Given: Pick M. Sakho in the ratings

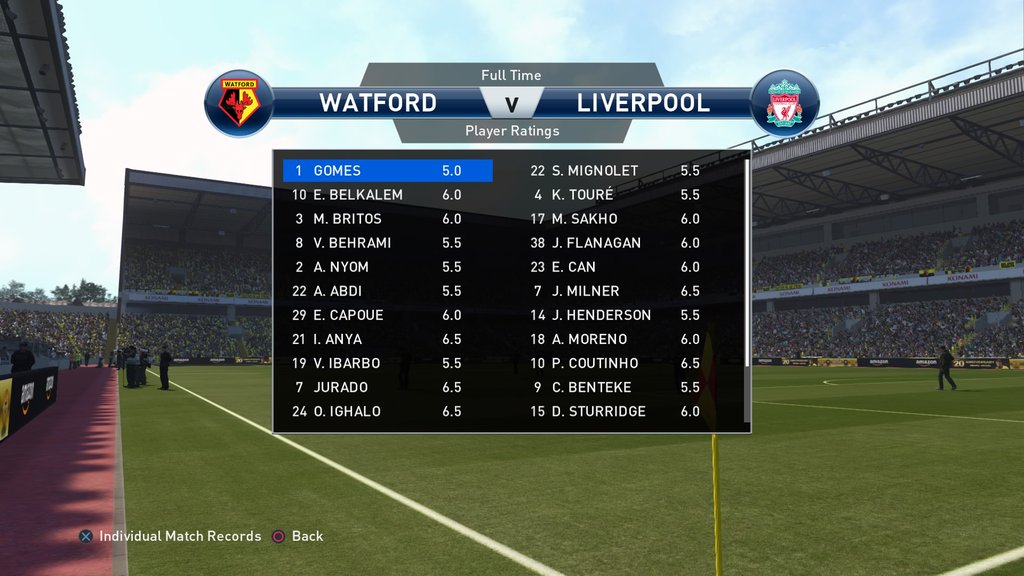Looking at the screenshot, I should point(614,219).
